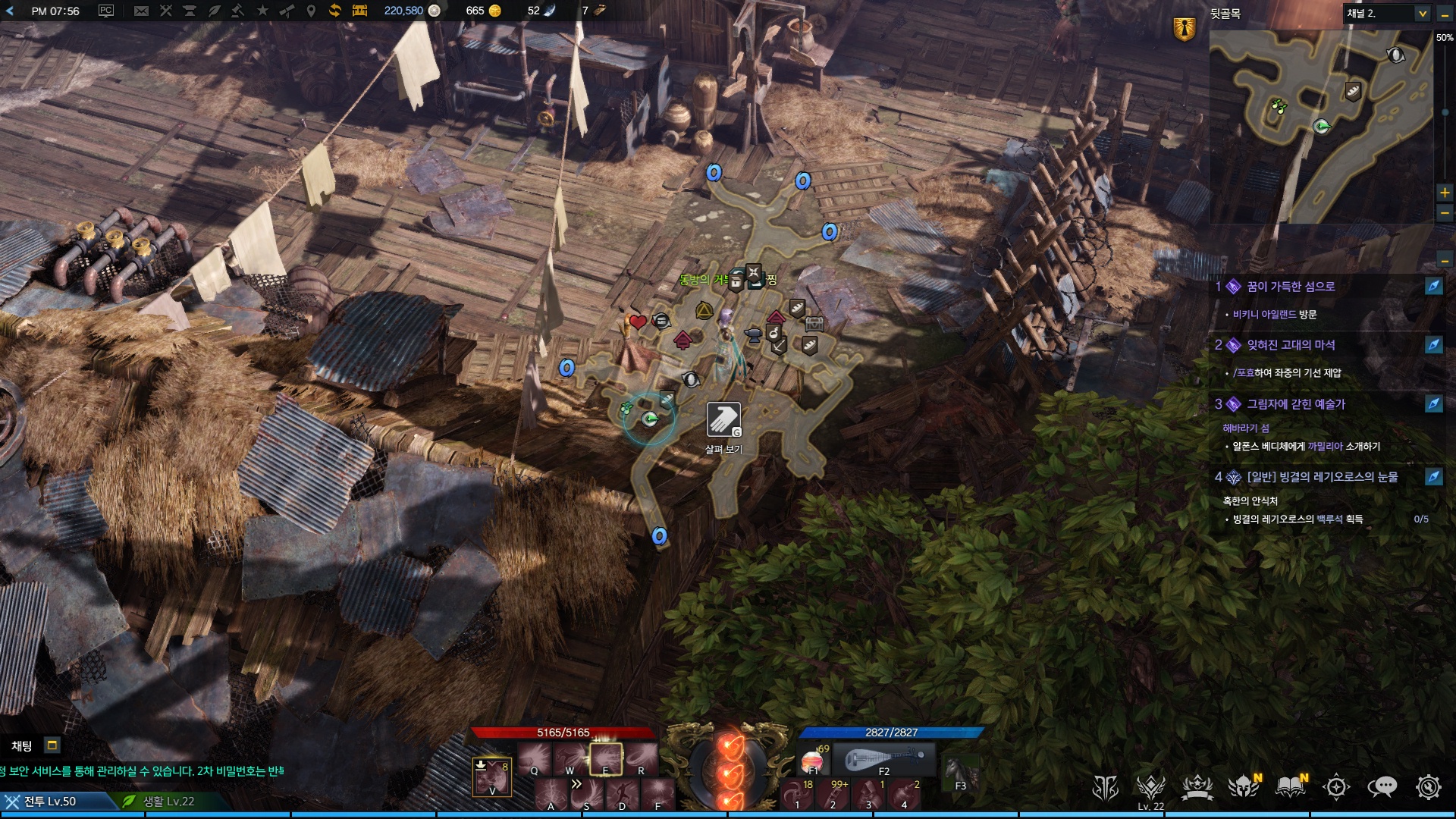Select the quest 잊혀진 고대의 마석
The image size is (1456, 819).
(x=1291, y=345)
